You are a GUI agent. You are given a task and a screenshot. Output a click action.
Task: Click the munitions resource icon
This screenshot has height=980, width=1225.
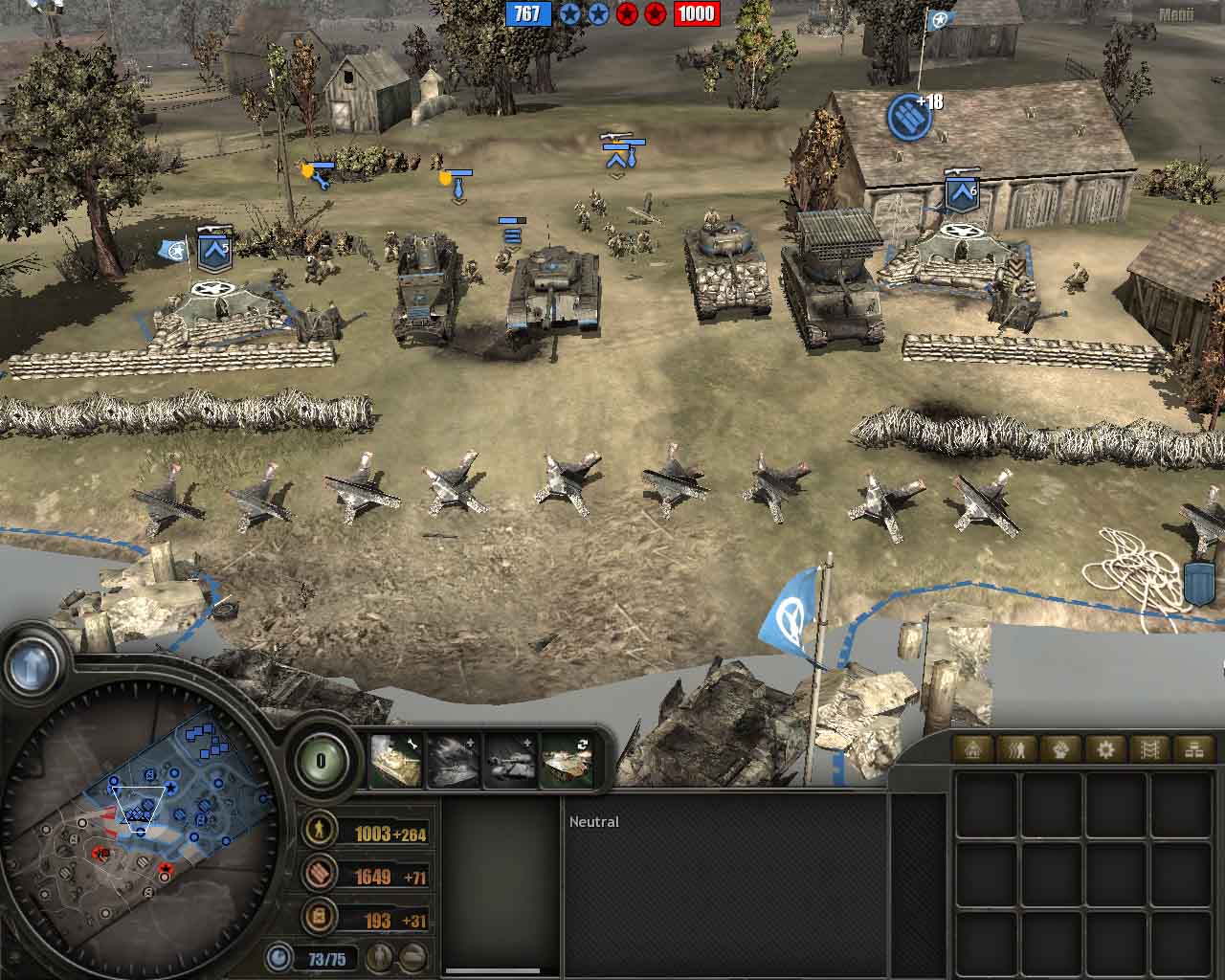319,875
